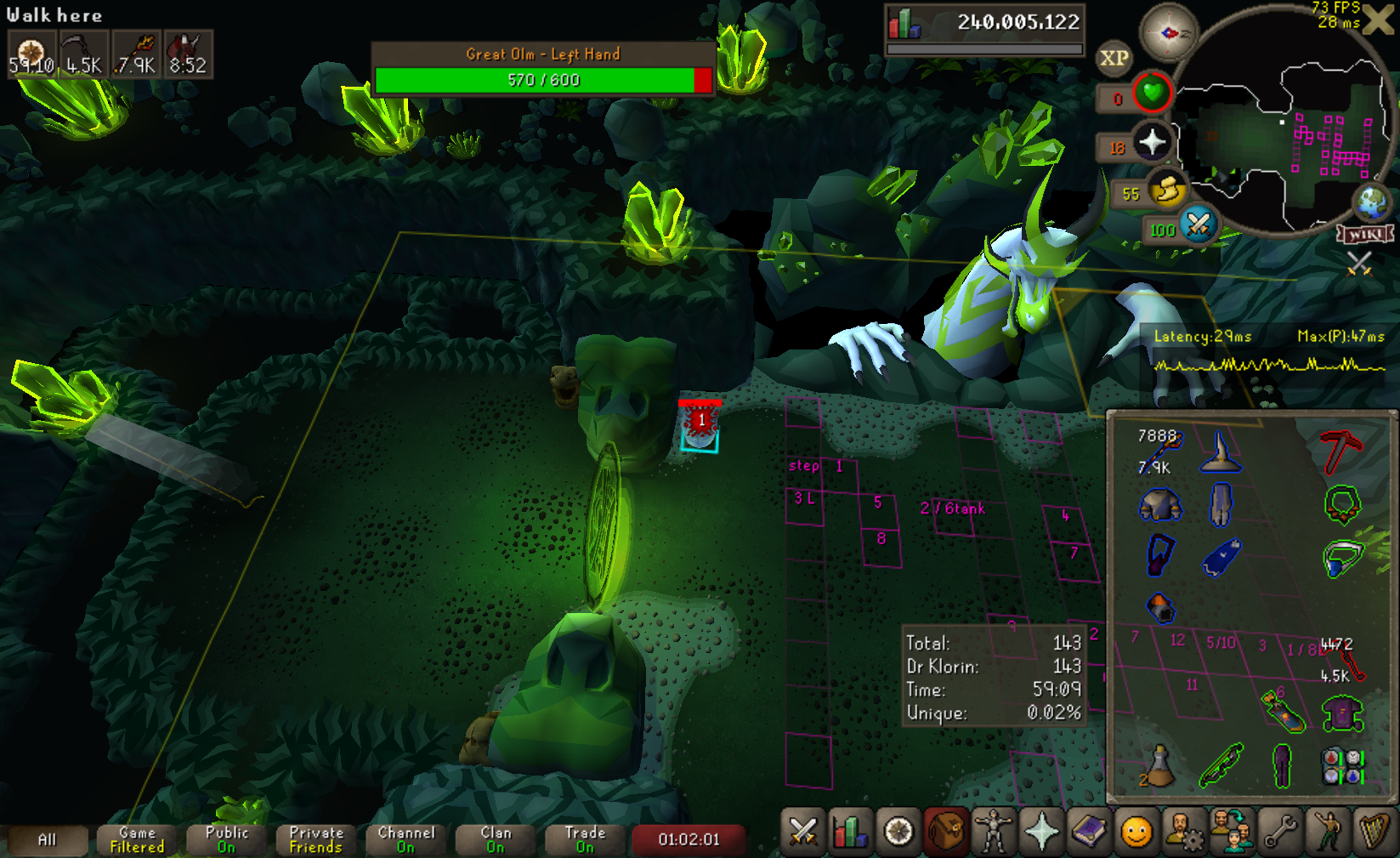This screenshot has width=1400, height=858.
Task: Select the All chat tab
Action: click(48, 839)
